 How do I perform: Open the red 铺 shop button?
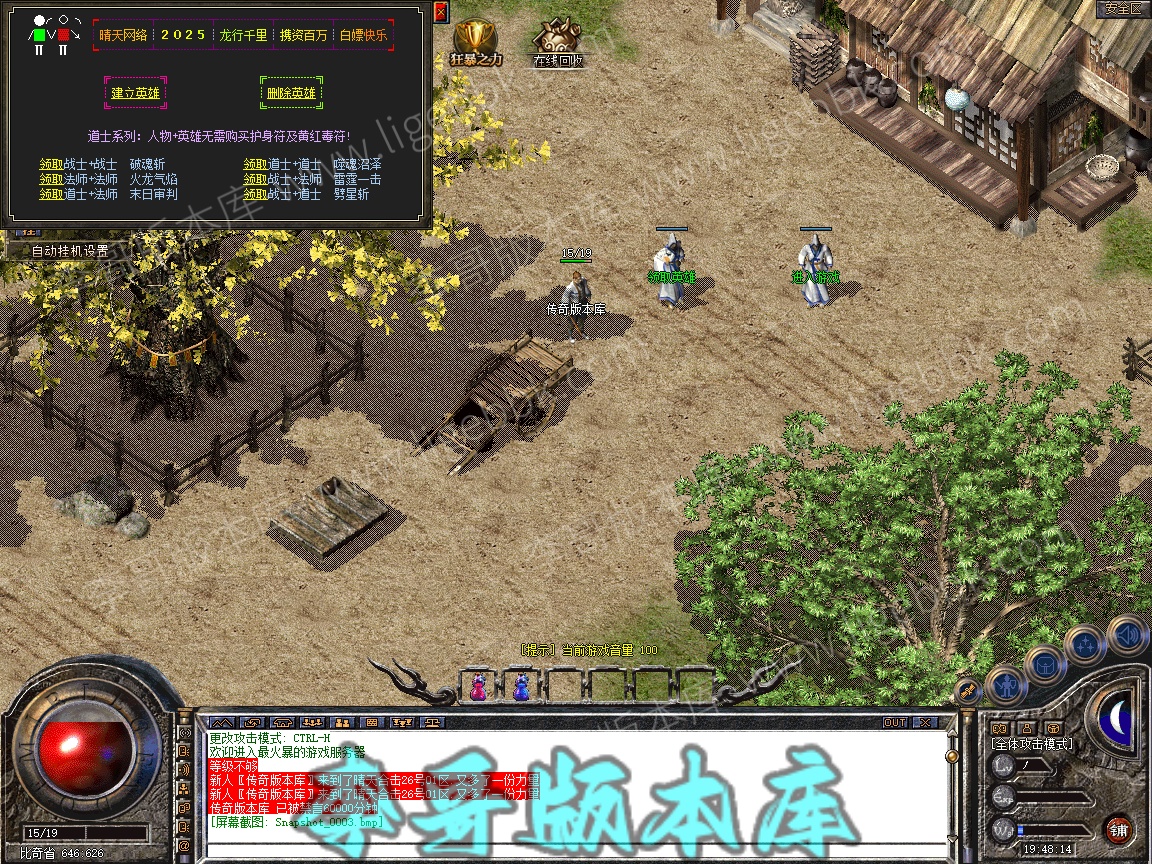pyautogui.click(x=1118, y=829)
